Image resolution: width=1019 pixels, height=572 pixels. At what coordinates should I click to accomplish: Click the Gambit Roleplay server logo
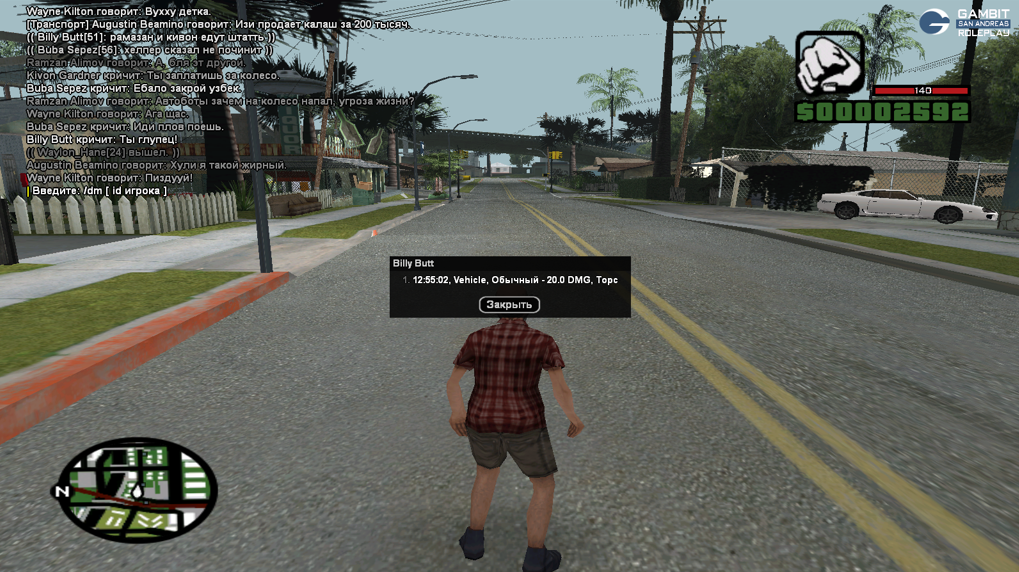pyautogui.click(x=964, y=23)
